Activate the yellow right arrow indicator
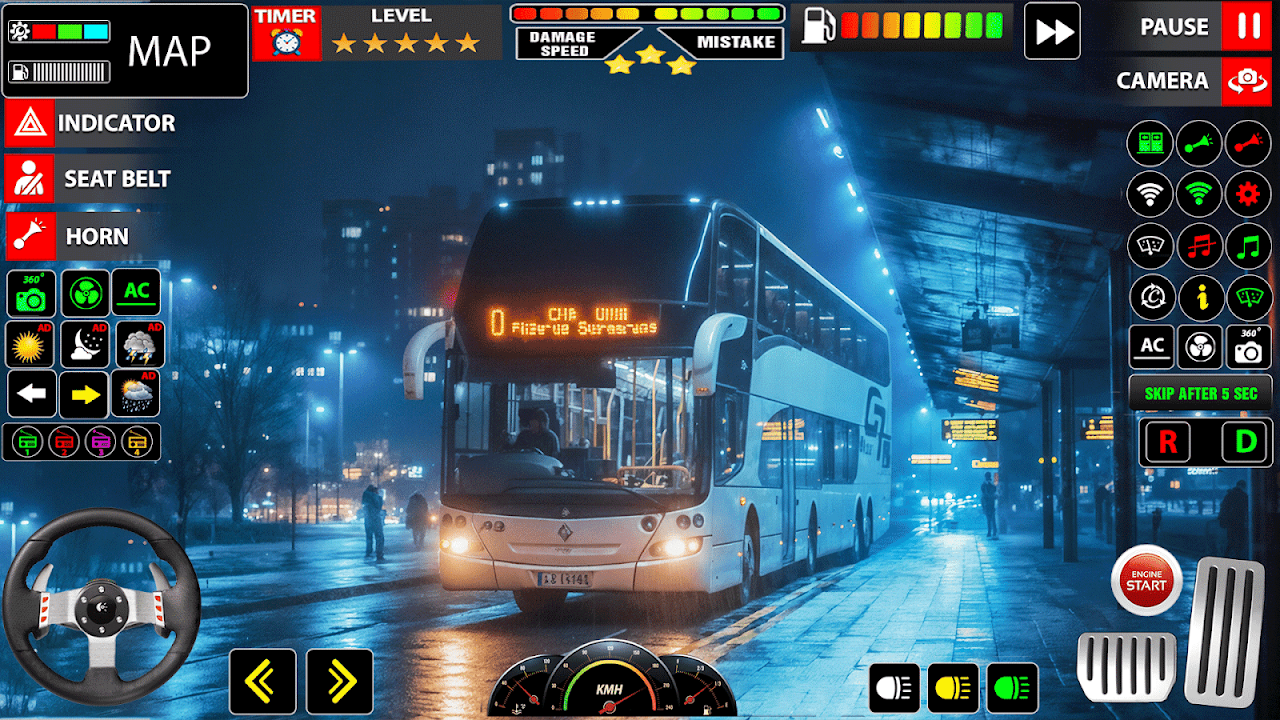This screenshot has height=720, width=1280. (84, 395)
